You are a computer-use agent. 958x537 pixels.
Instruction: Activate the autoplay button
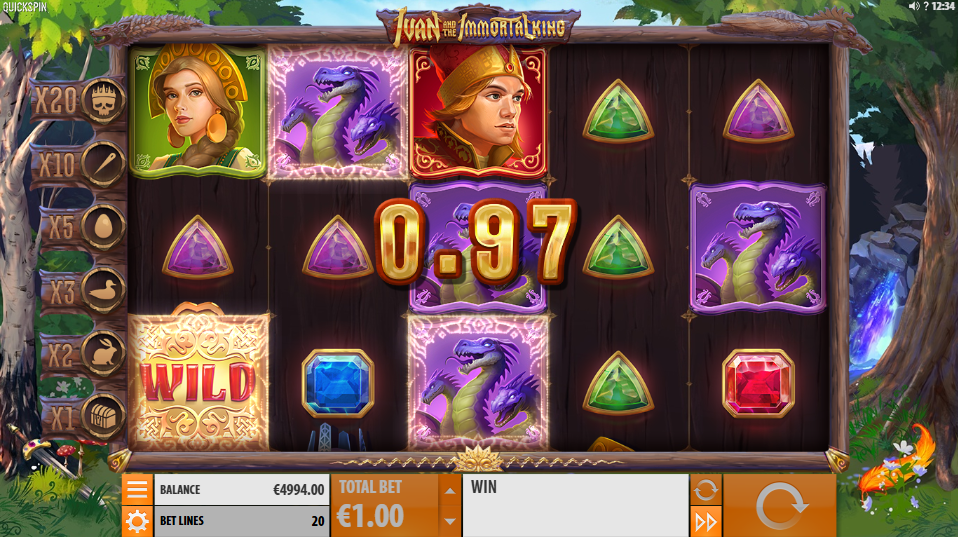[705, 489]
